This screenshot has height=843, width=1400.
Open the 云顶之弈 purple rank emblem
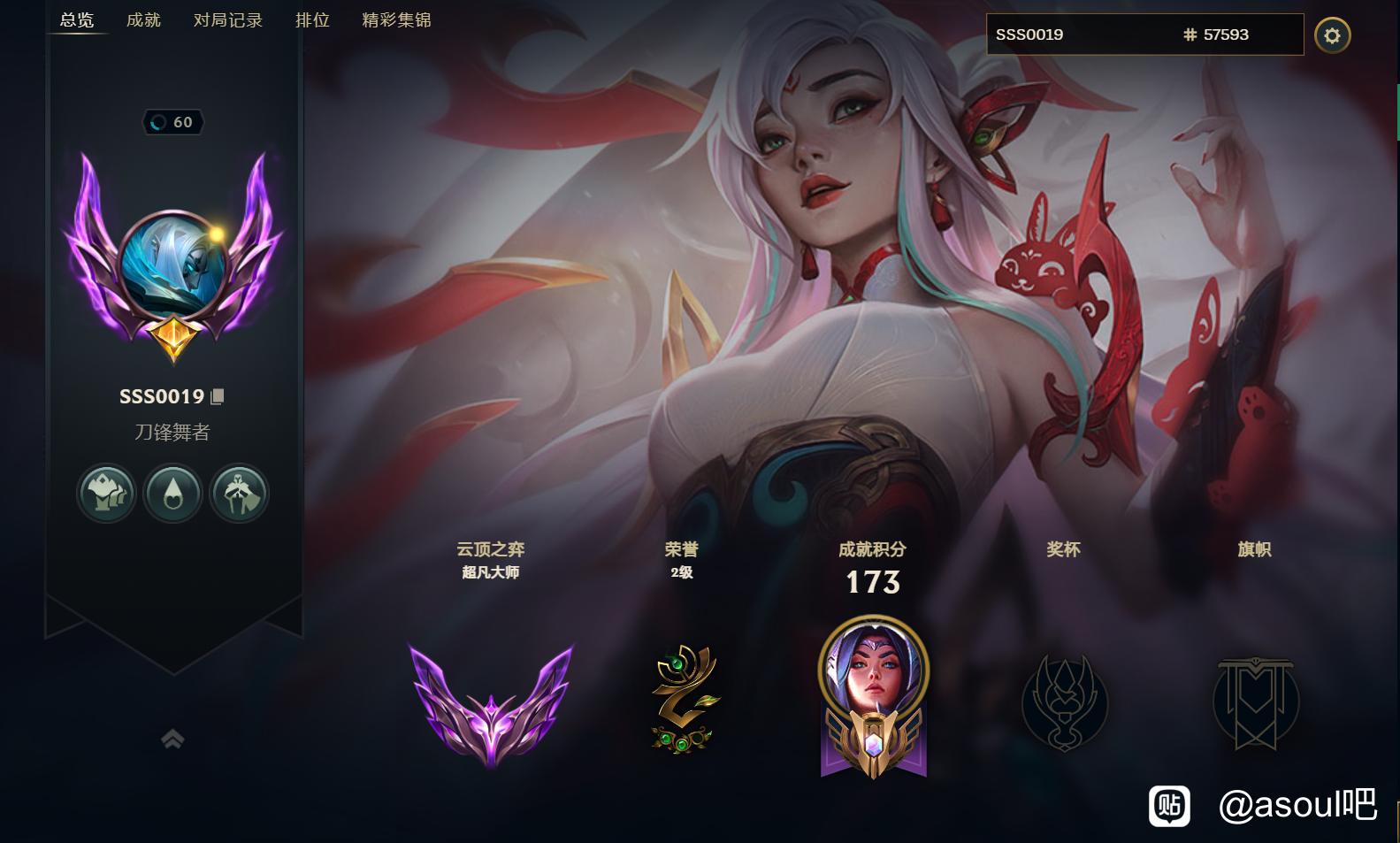click(x=491, y=703)
